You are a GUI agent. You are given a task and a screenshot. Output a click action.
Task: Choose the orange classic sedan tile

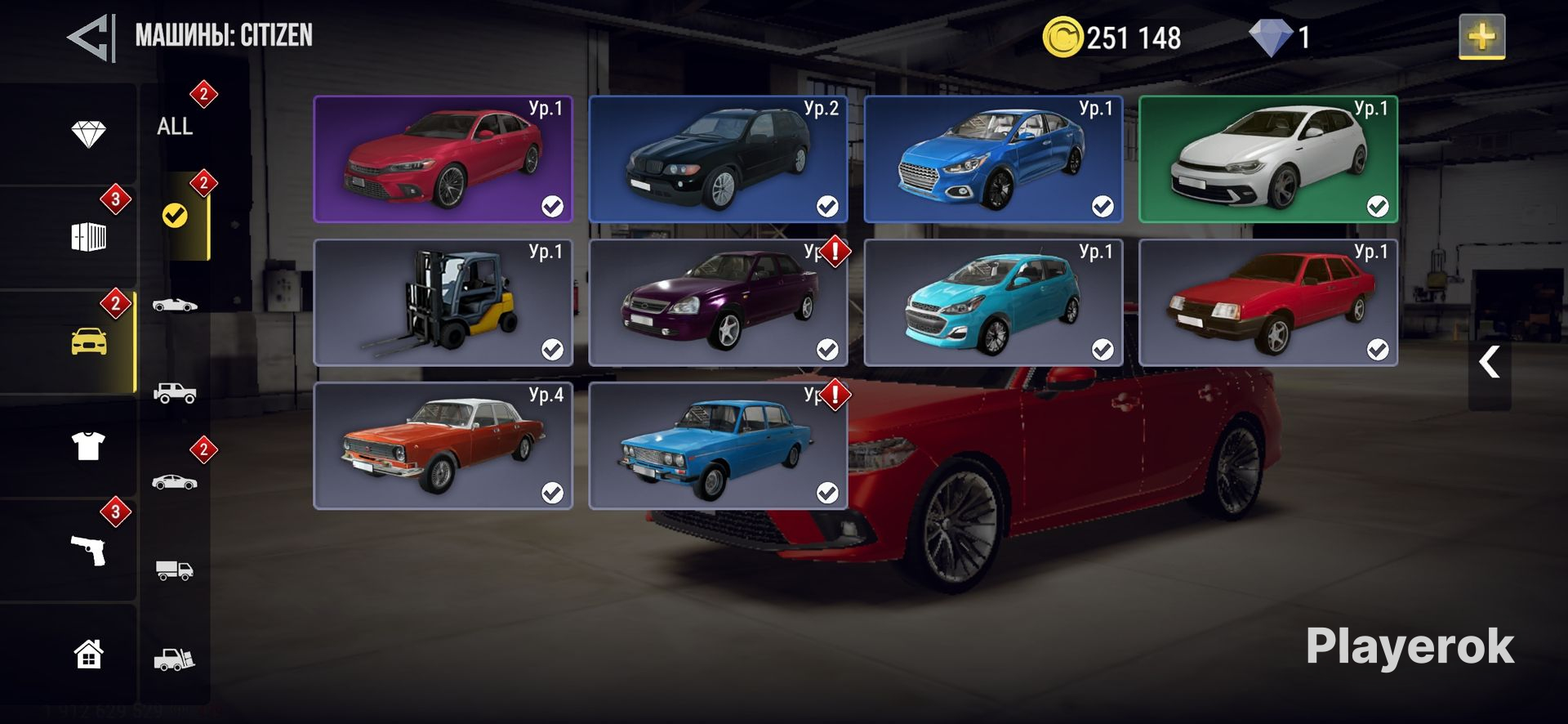pyautogui.click(x=443, y=445)
